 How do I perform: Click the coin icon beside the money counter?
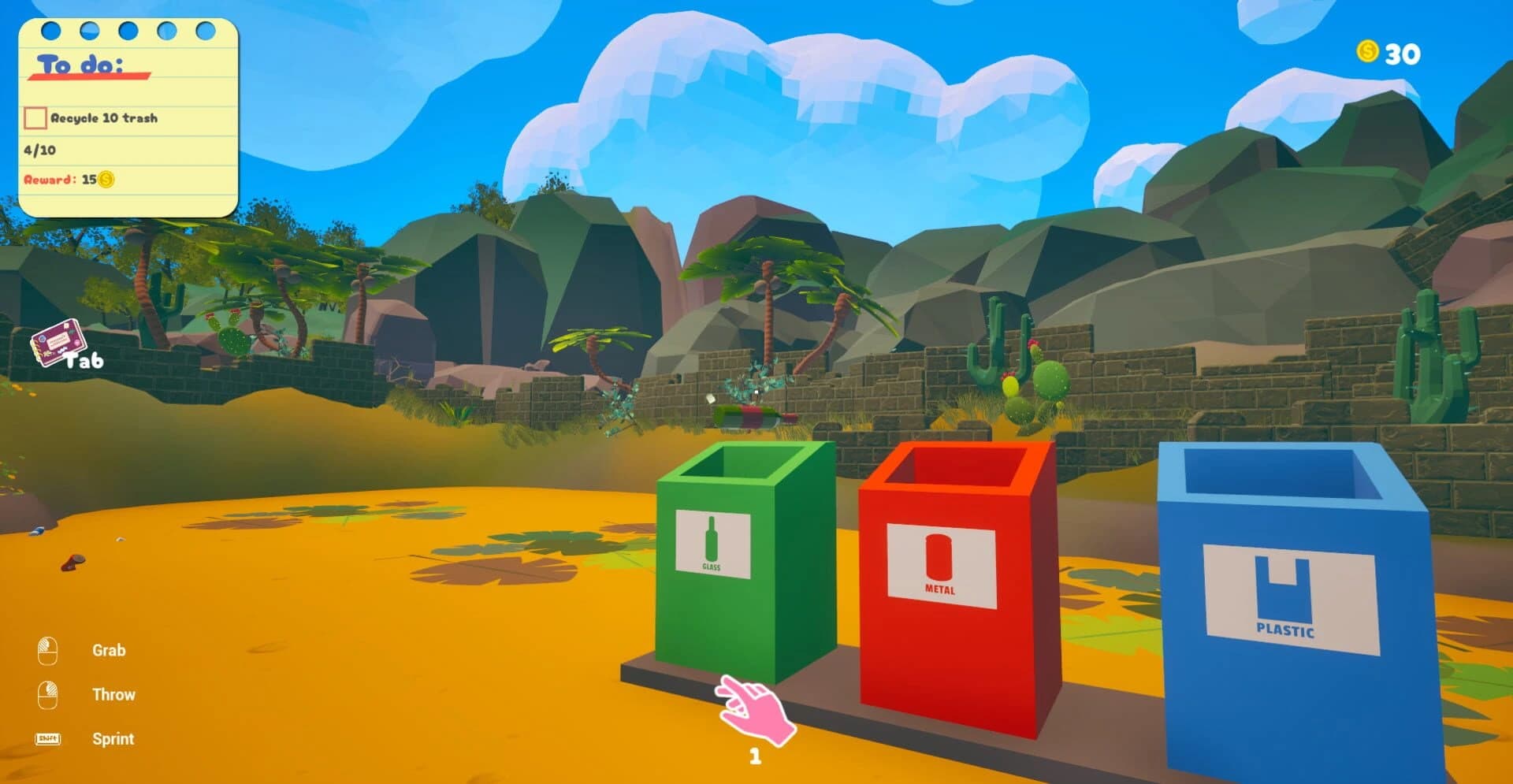click(1367, 53)
